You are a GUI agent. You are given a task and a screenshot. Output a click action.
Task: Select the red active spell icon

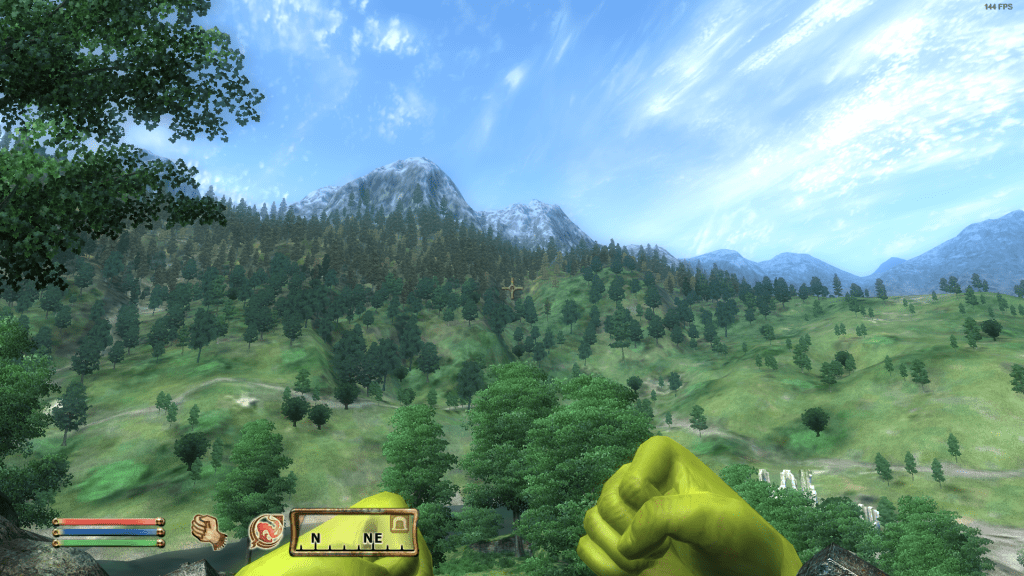coord(266,531)
